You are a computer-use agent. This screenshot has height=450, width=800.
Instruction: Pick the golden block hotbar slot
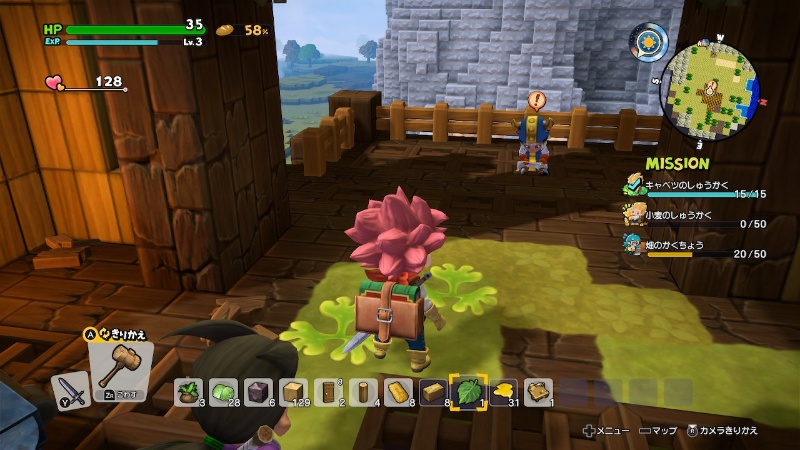click(x=398, y=392)
